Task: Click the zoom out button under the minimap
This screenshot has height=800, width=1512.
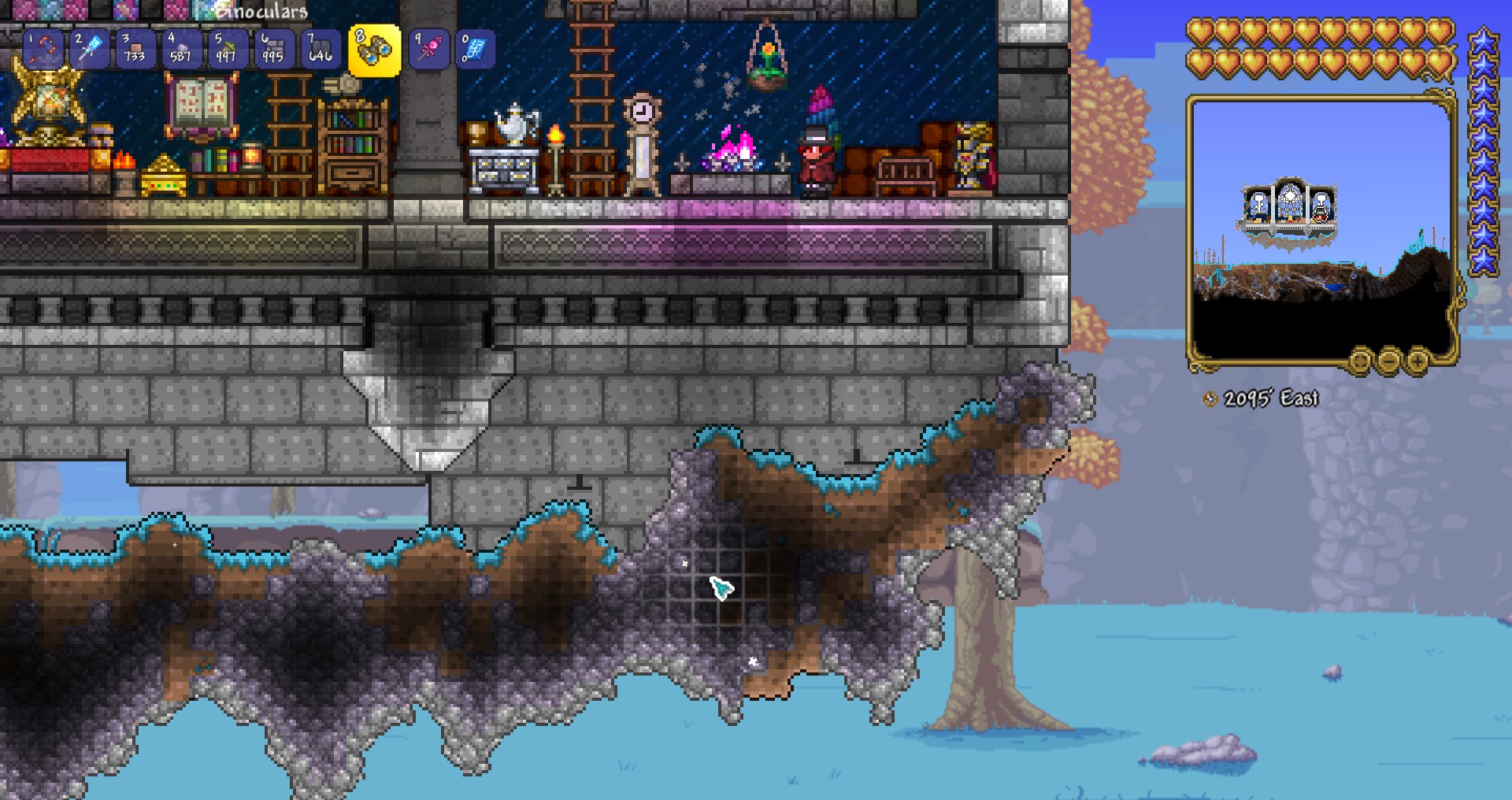Action: pyautogui.click(x=1388, y=362)
